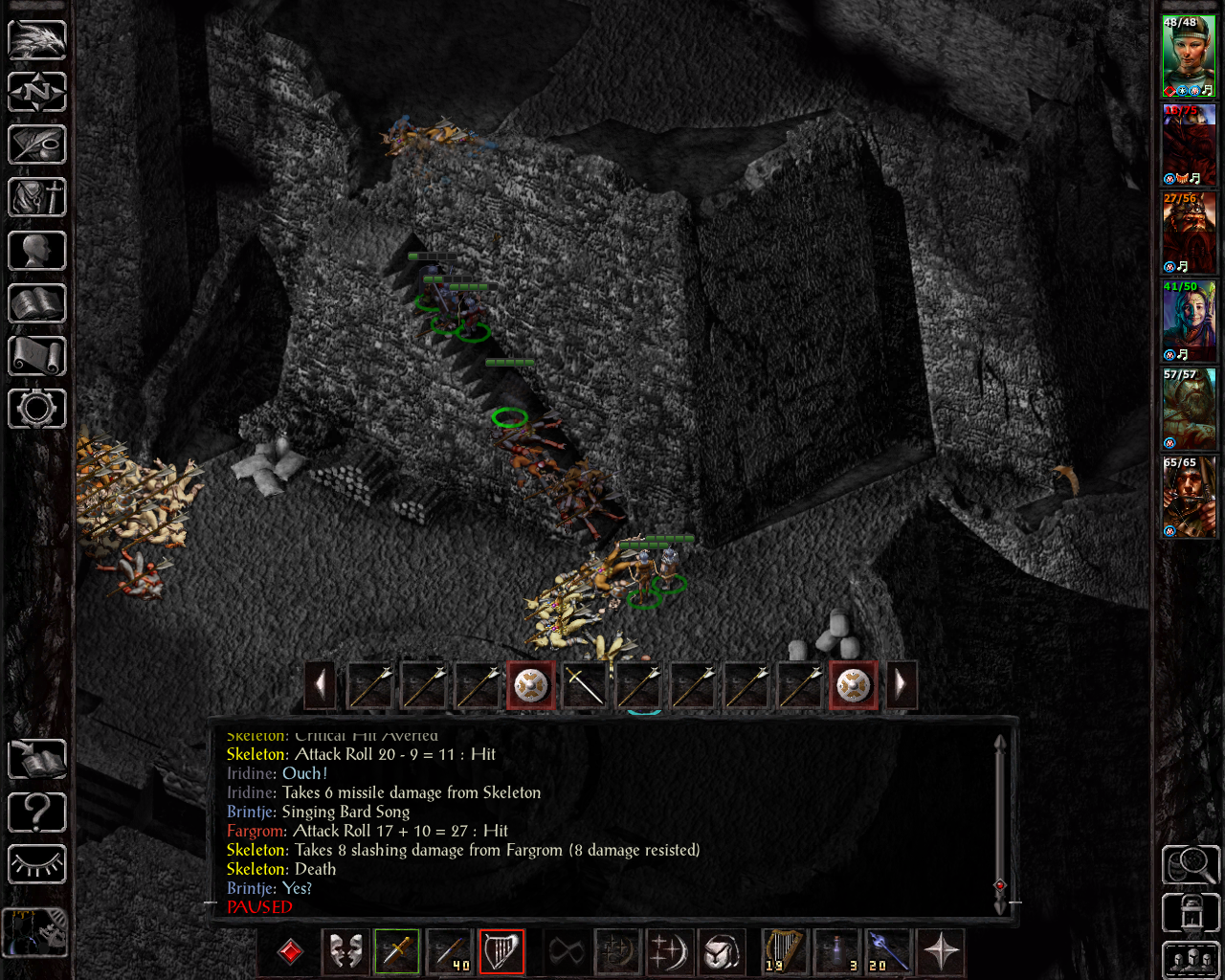Image resolution: width=1225 pixels, height=980 pixels.
Task: Open the inventory screen with the armor icon
Action: pyautogui.click(x=37, y=198)
